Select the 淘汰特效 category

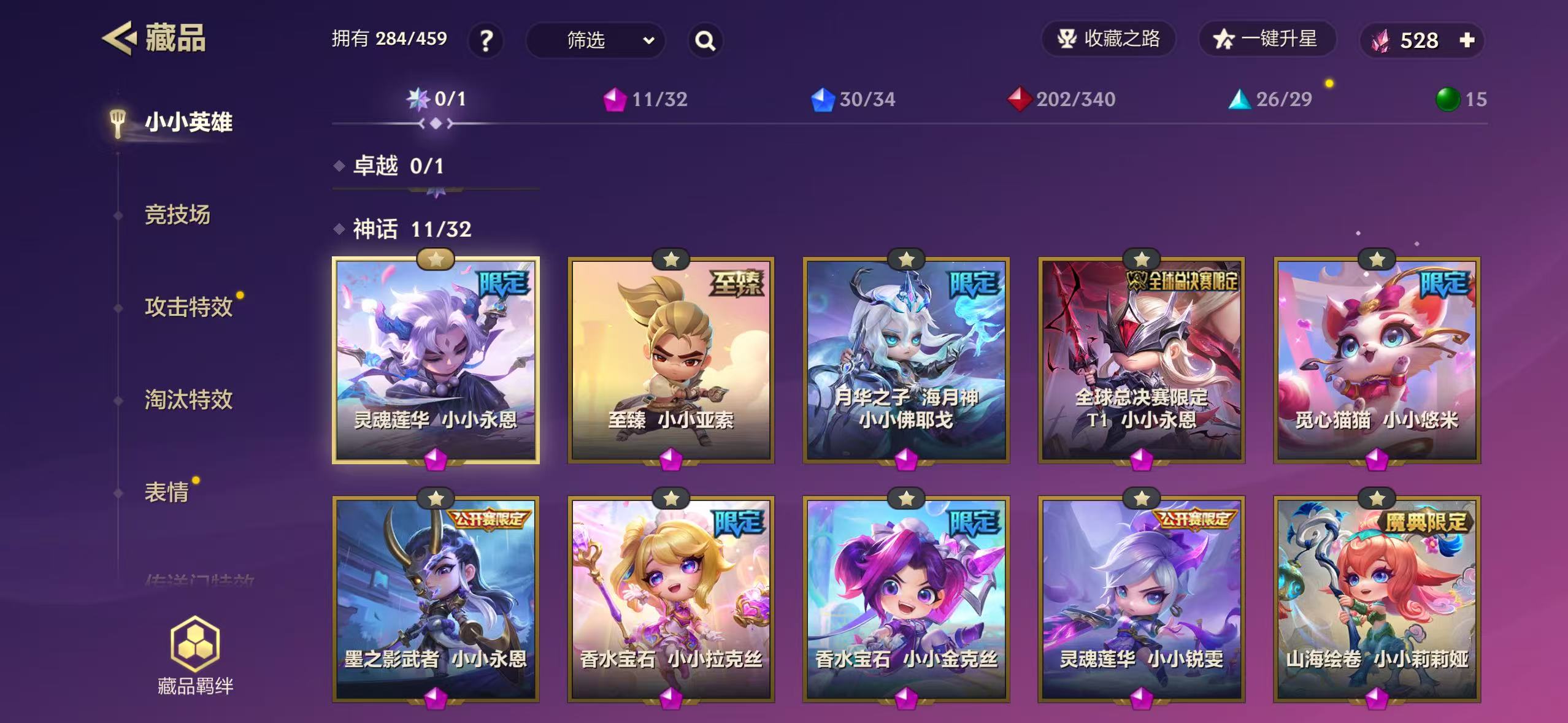tap(188, 399)
